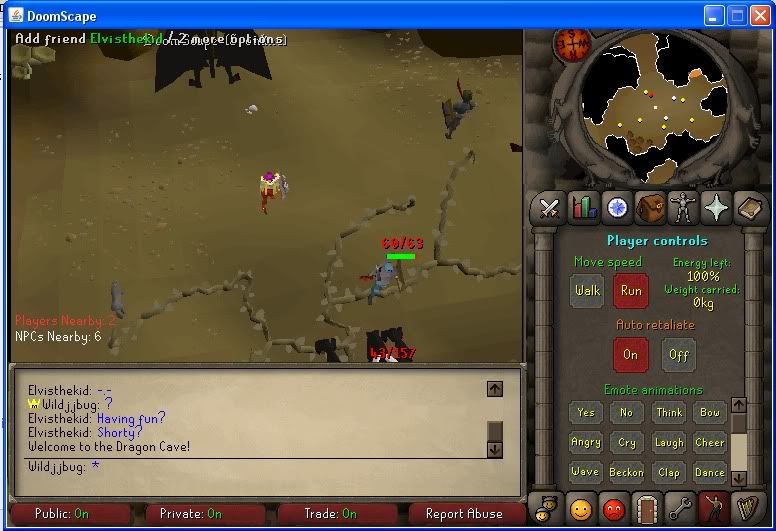The image size is (776, 531).
Task: Turn auto retaliate On
Action: click(x=630, y=354)
